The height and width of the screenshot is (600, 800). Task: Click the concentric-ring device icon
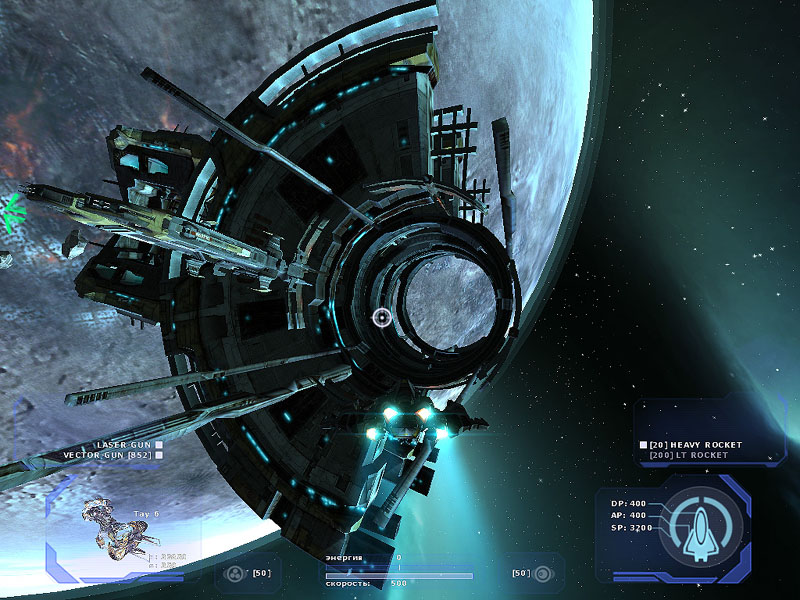[543, 574]
